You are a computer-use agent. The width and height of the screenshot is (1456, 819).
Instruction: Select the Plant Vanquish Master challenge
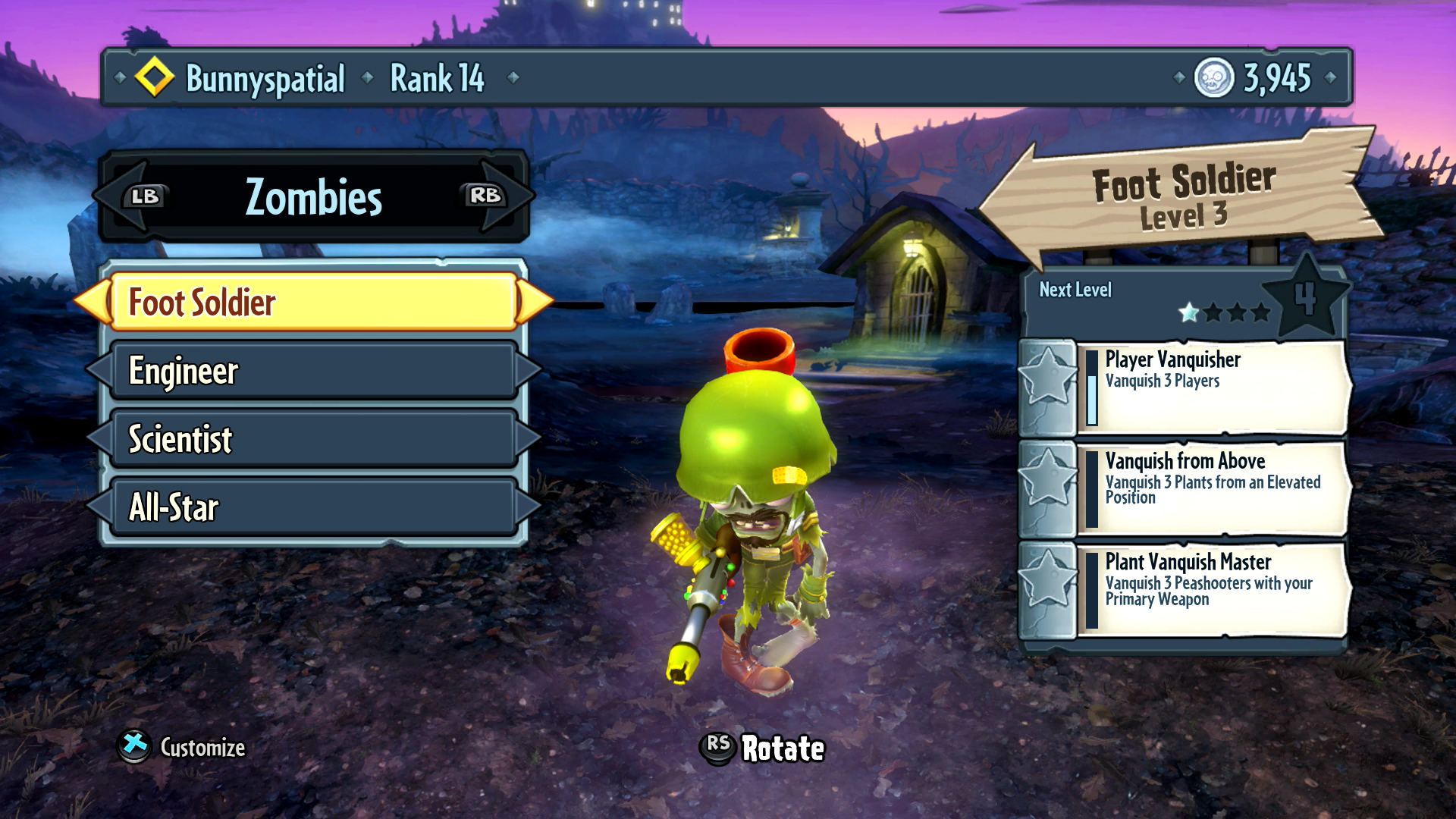(x=1213, y=590)
